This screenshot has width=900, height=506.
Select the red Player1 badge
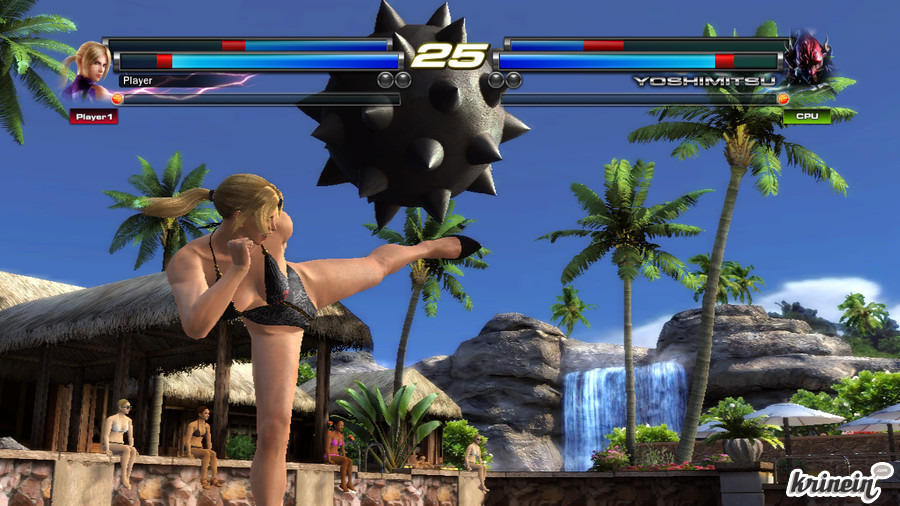pyautogui.click(x=94, y=117)
